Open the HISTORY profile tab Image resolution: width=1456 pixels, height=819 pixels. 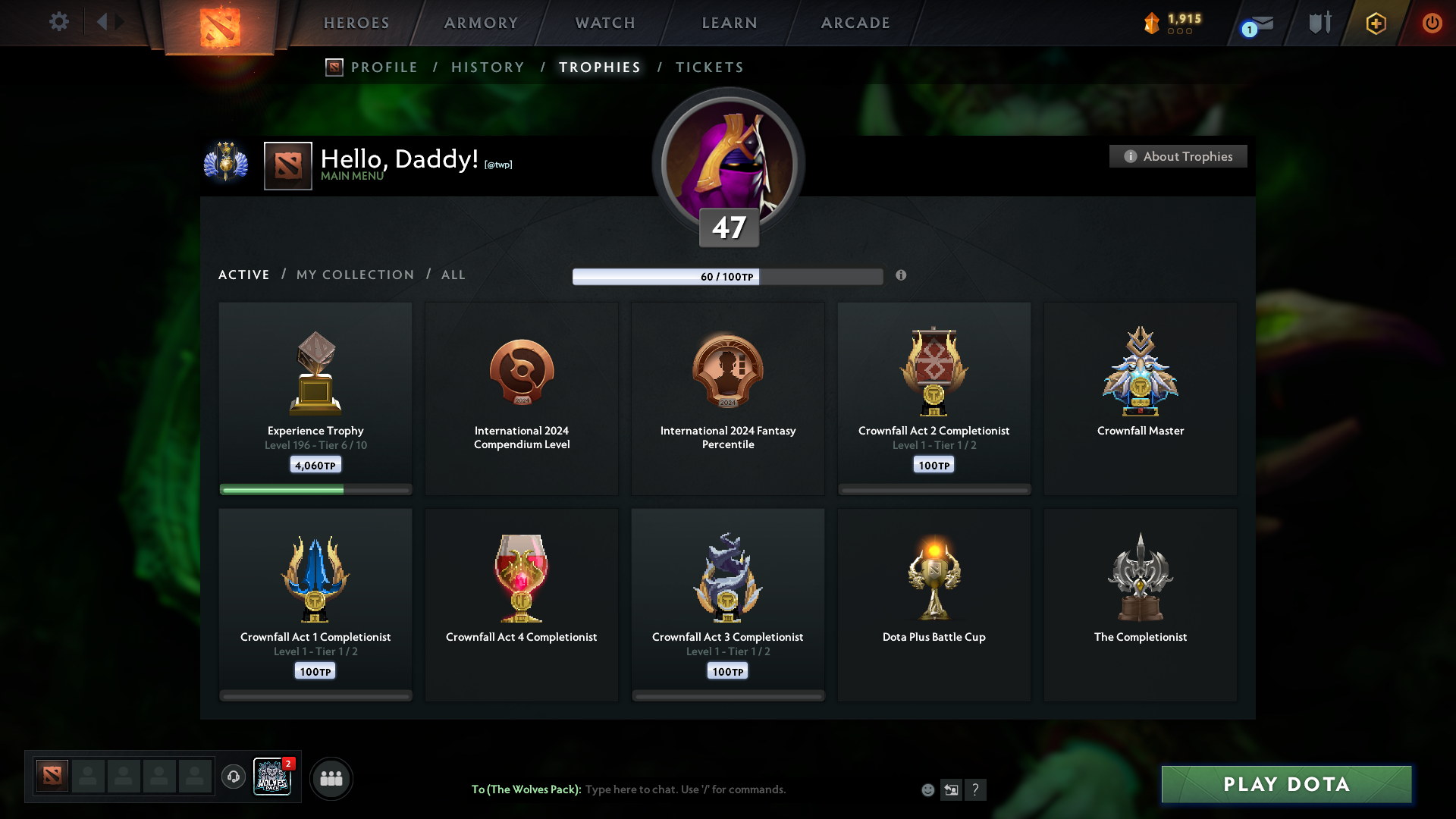pos(487,67)
